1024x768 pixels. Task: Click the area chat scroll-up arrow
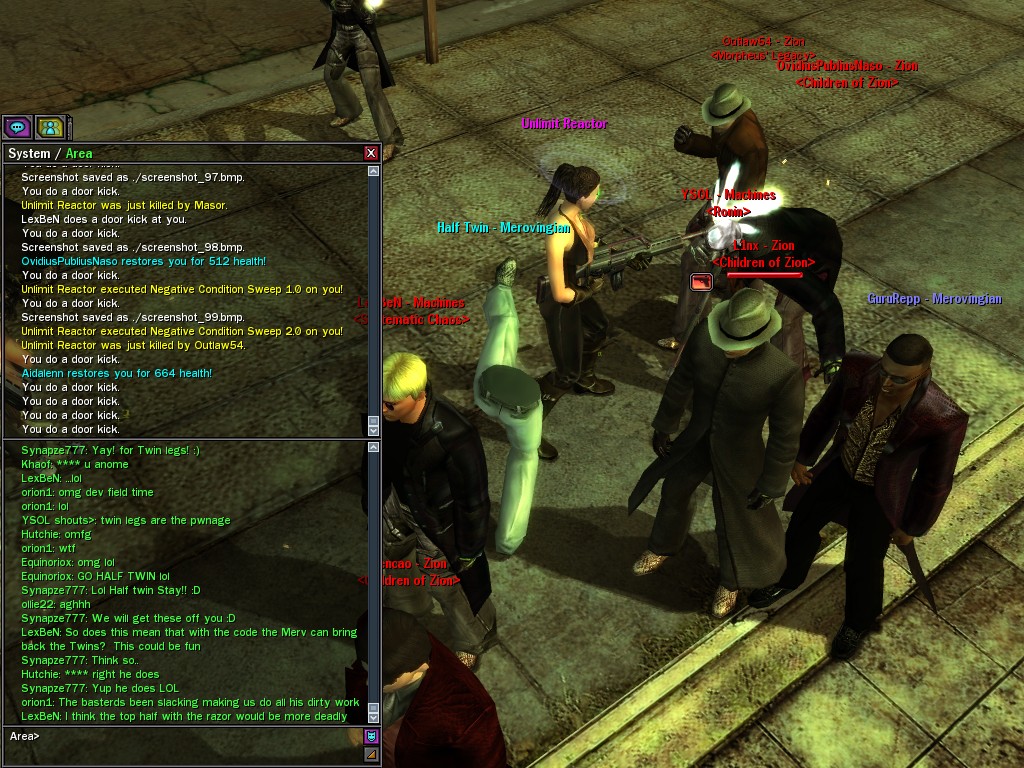tap(374, 449)
